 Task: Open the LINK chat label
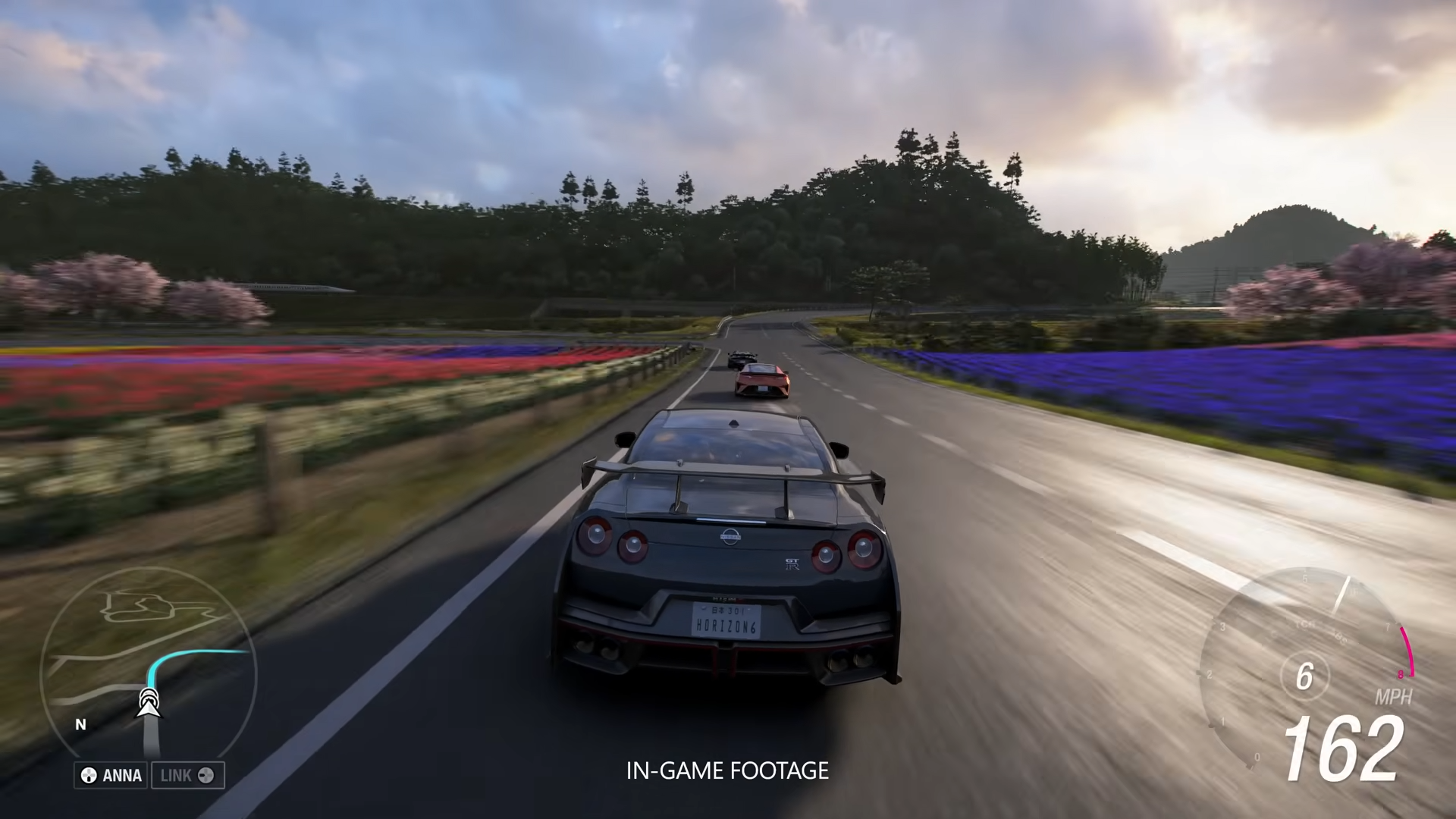pos(187,775)
